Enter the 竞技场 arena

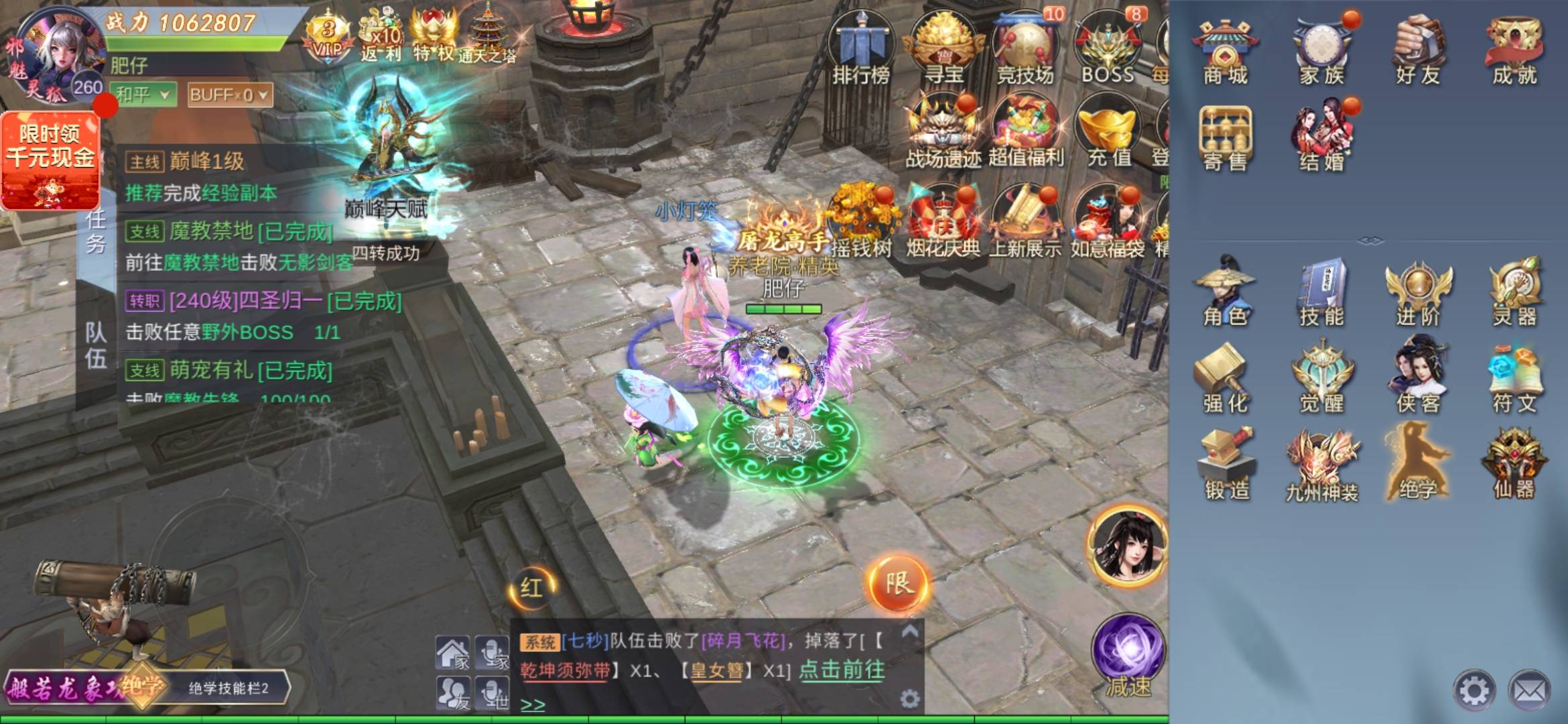click(1025, 50)
